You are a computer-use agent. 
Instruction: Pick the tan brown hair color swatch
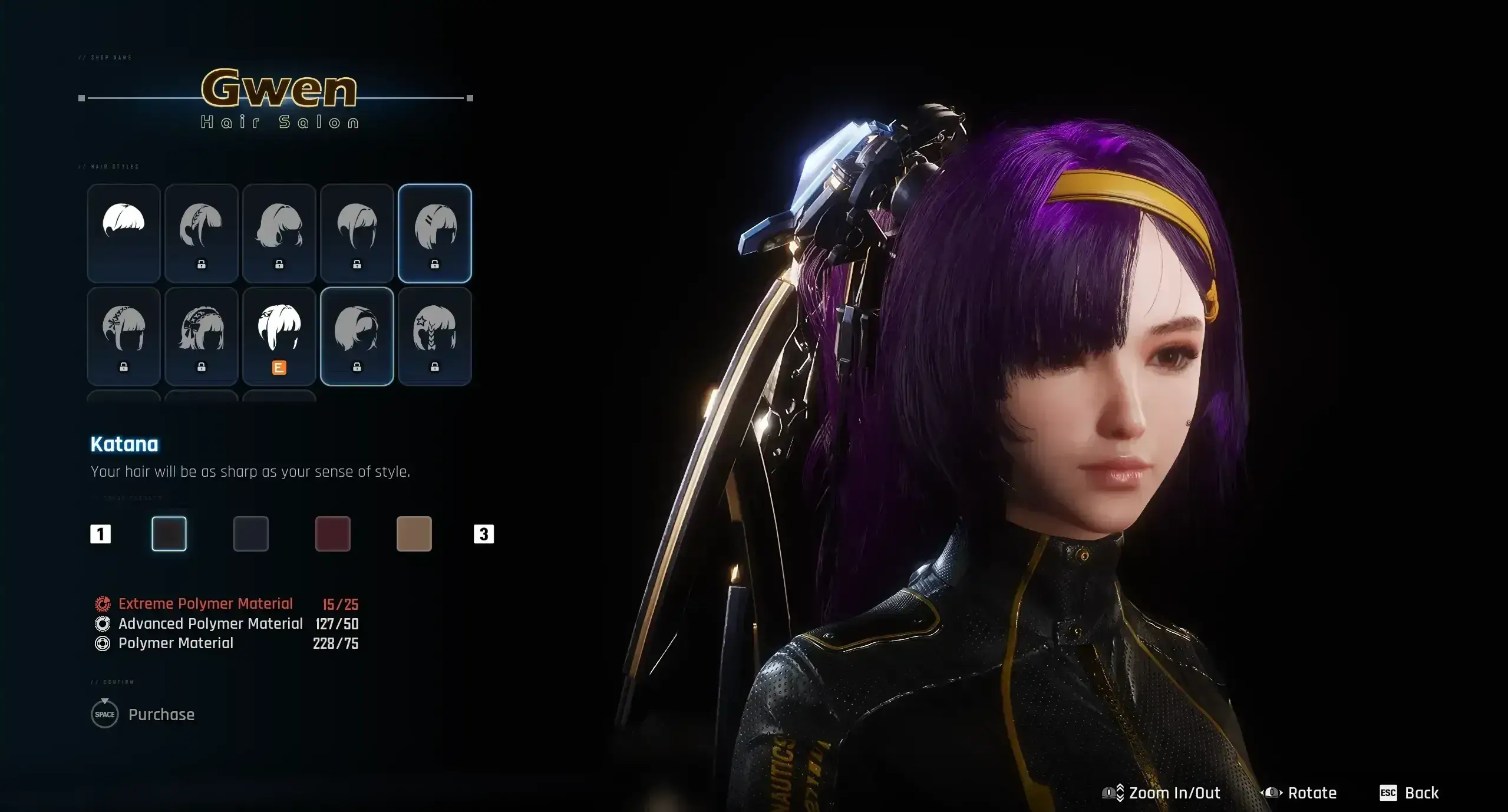414,534
